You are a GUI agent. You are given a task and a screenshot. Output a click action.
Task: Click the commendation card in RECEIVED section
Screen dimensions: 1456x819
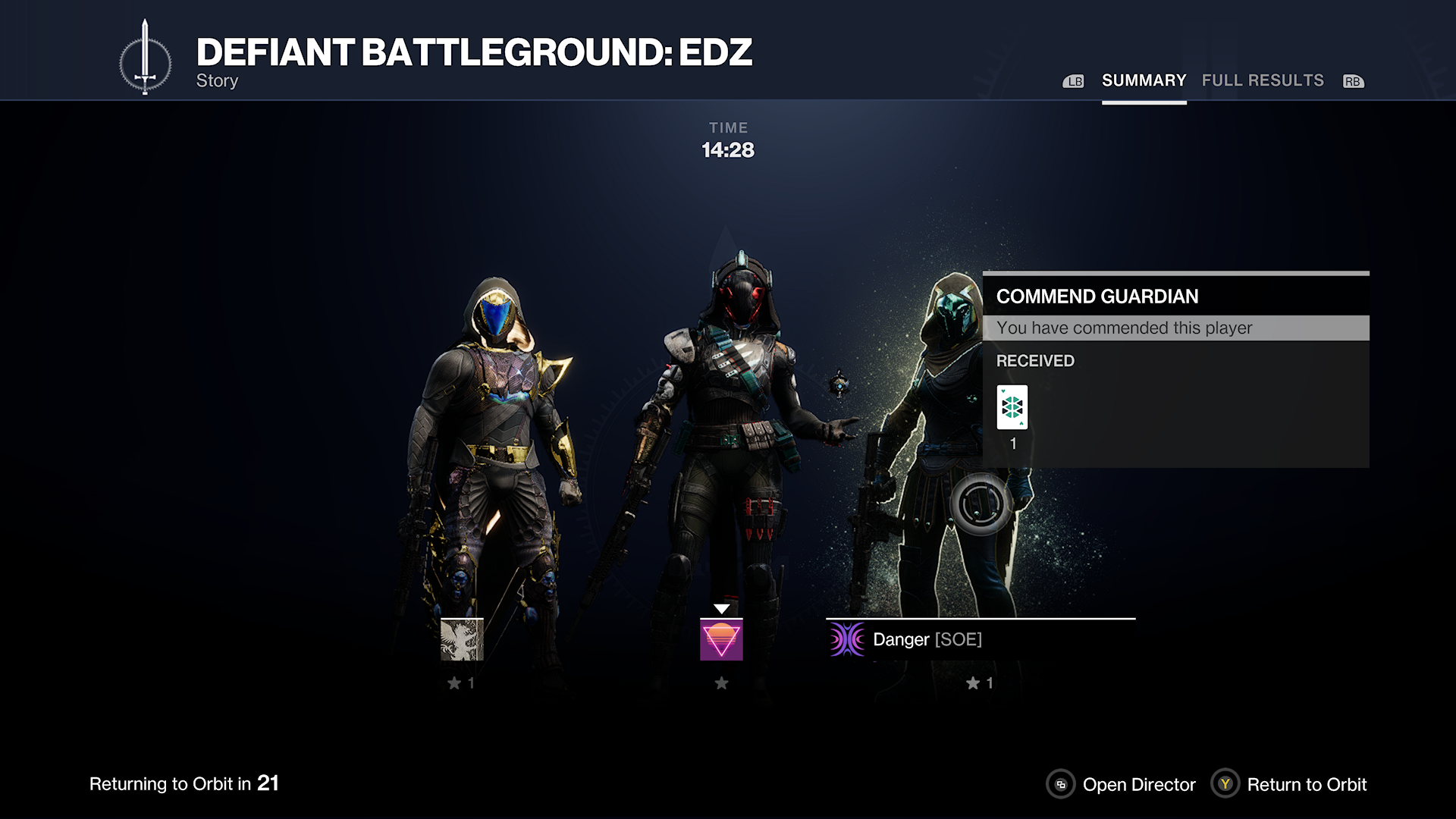pos(1012,407)
